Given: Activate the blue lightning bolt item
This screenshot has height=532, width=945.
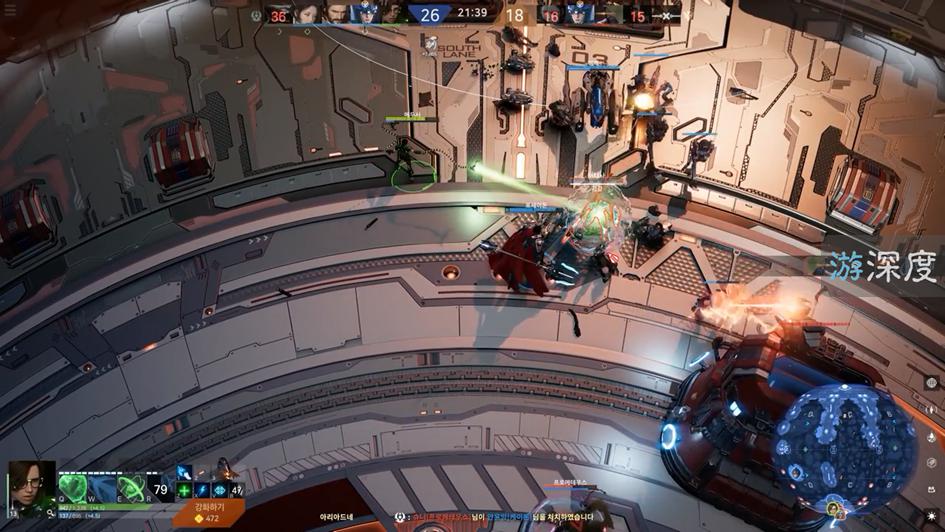Looking at the screenshot, I should pos(202,490).
